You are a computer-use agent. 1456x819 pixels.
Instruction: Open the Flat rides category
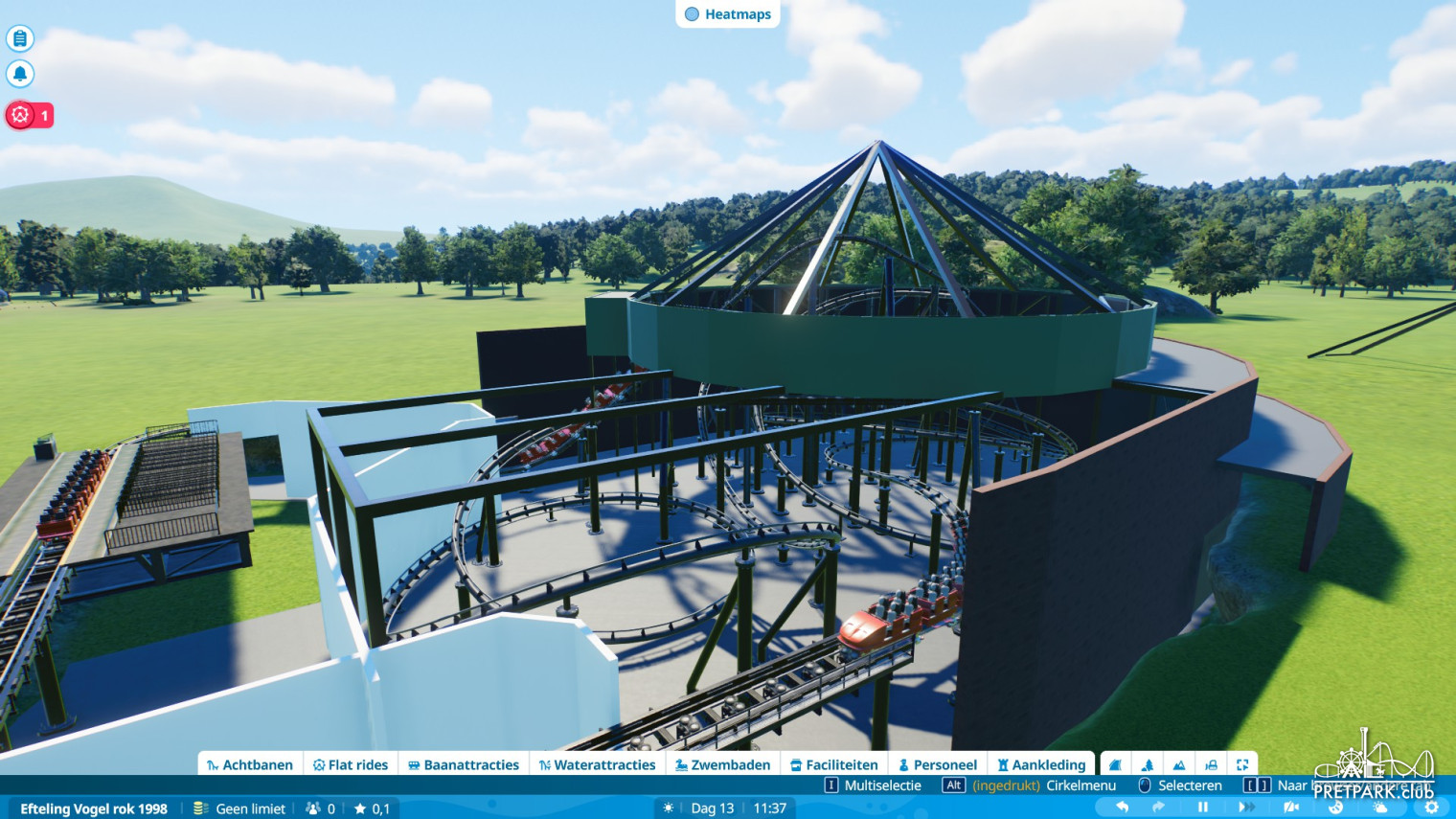tap(351, 764)
